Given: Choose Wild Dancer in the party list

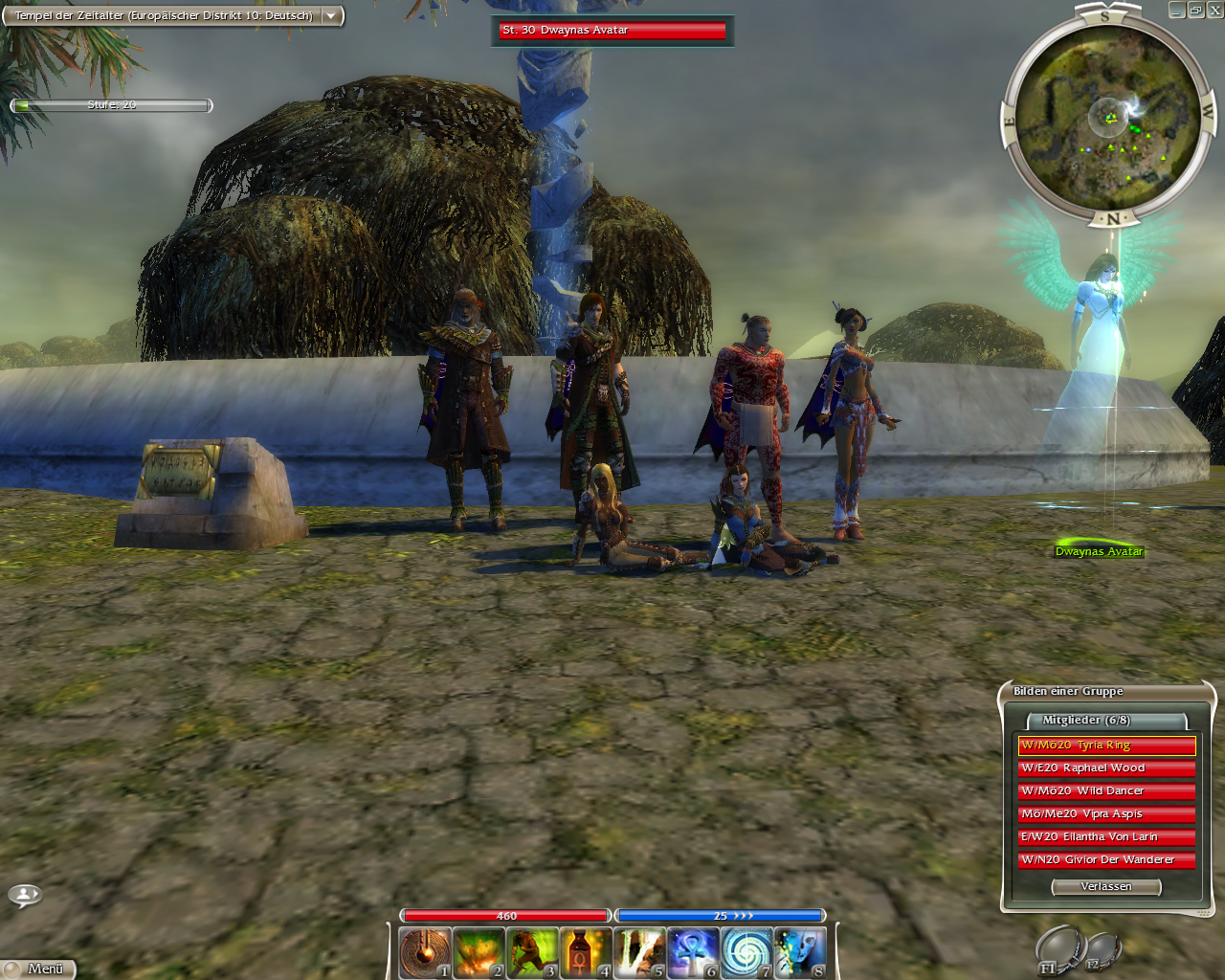Looking at the screenshot, I should [x=1106, y=791].
